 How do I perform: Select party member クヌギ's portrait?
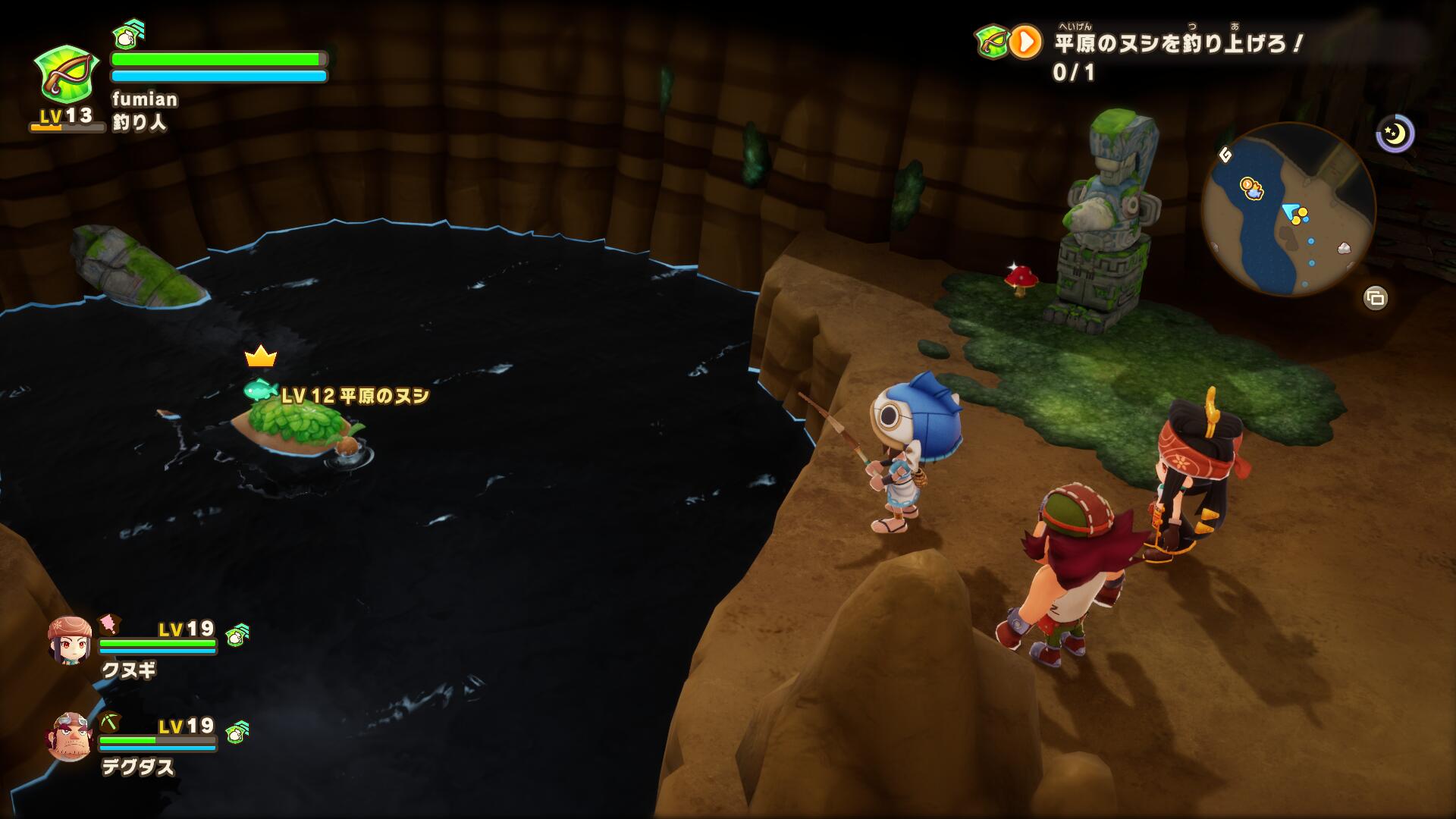(x=70, y=640)
